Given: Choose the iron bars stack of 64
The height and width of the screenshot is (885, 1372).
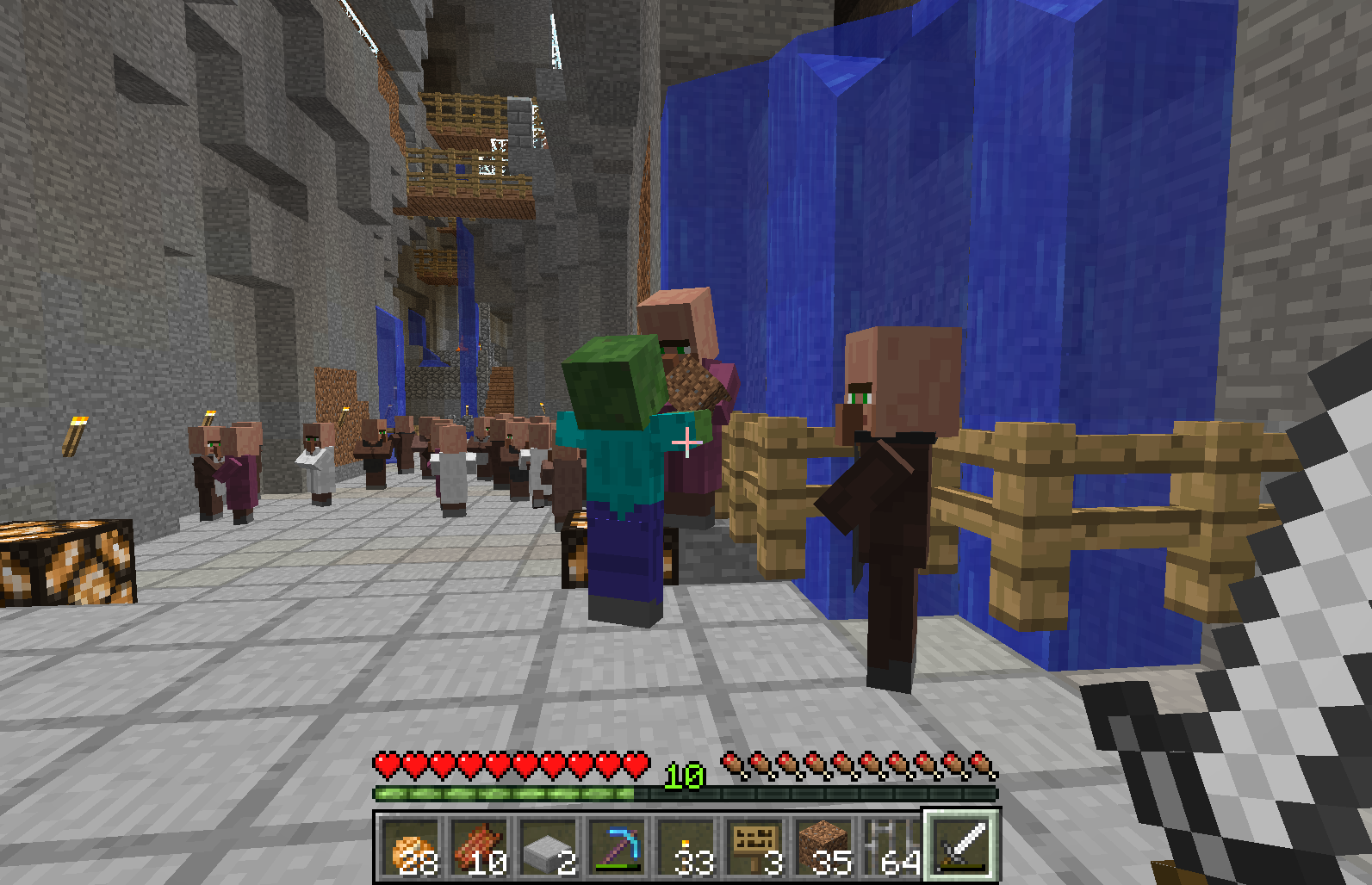Looking at the screenshot, I should pos(893,847).
